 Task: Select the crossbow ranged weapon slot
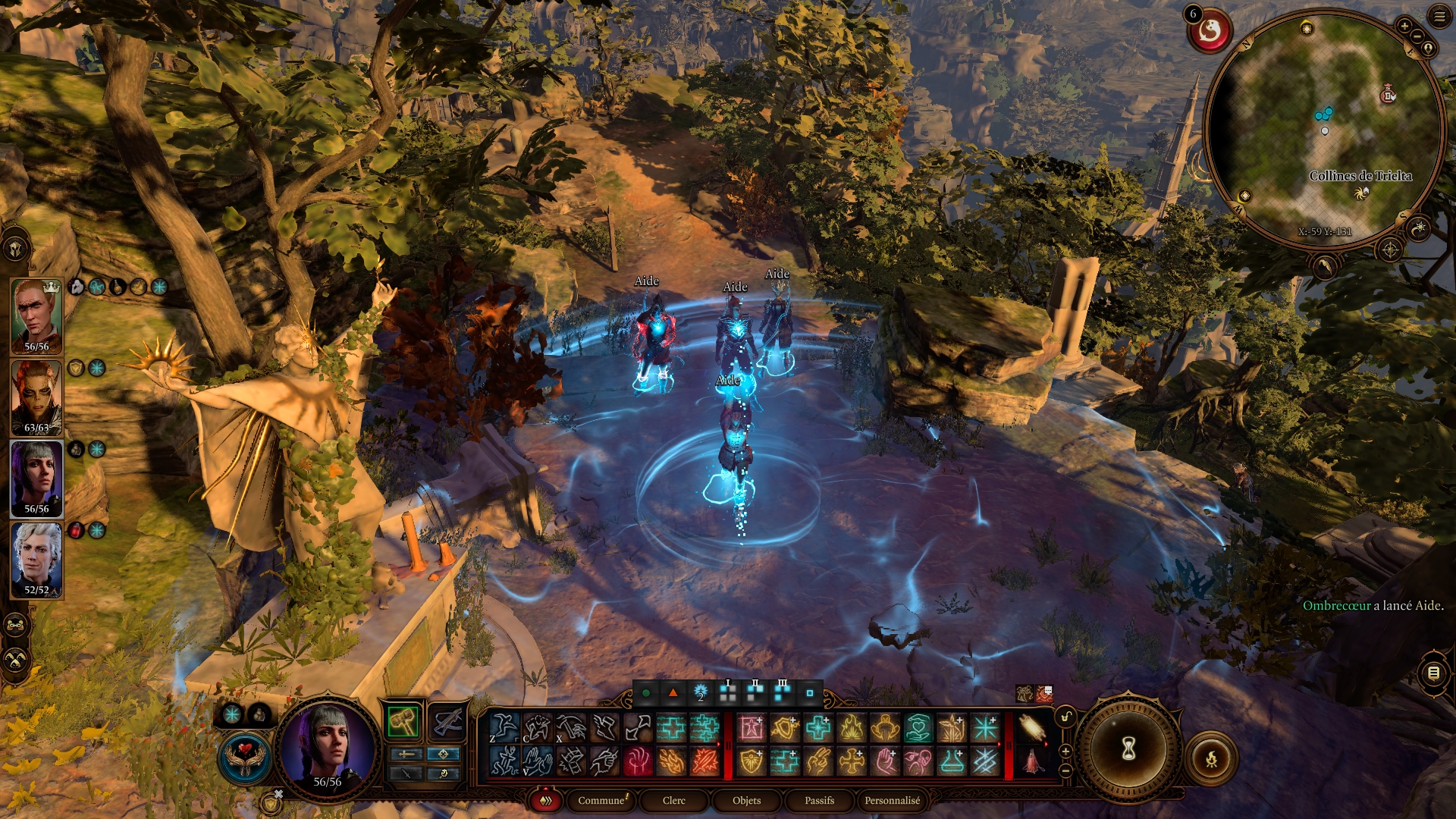coord(447,721)
